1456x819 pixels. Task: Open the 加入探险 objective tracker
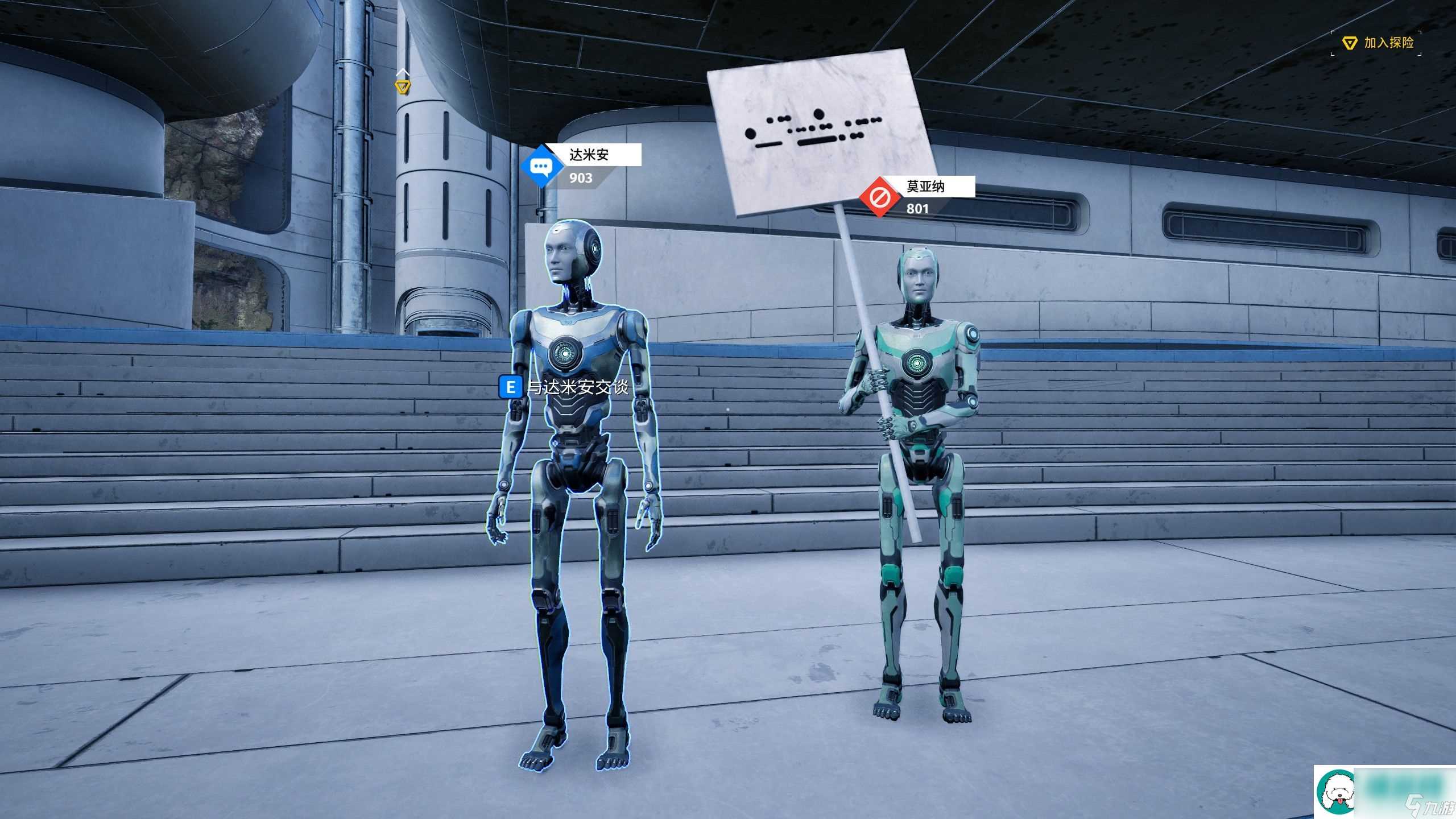tap(1379, 43)
